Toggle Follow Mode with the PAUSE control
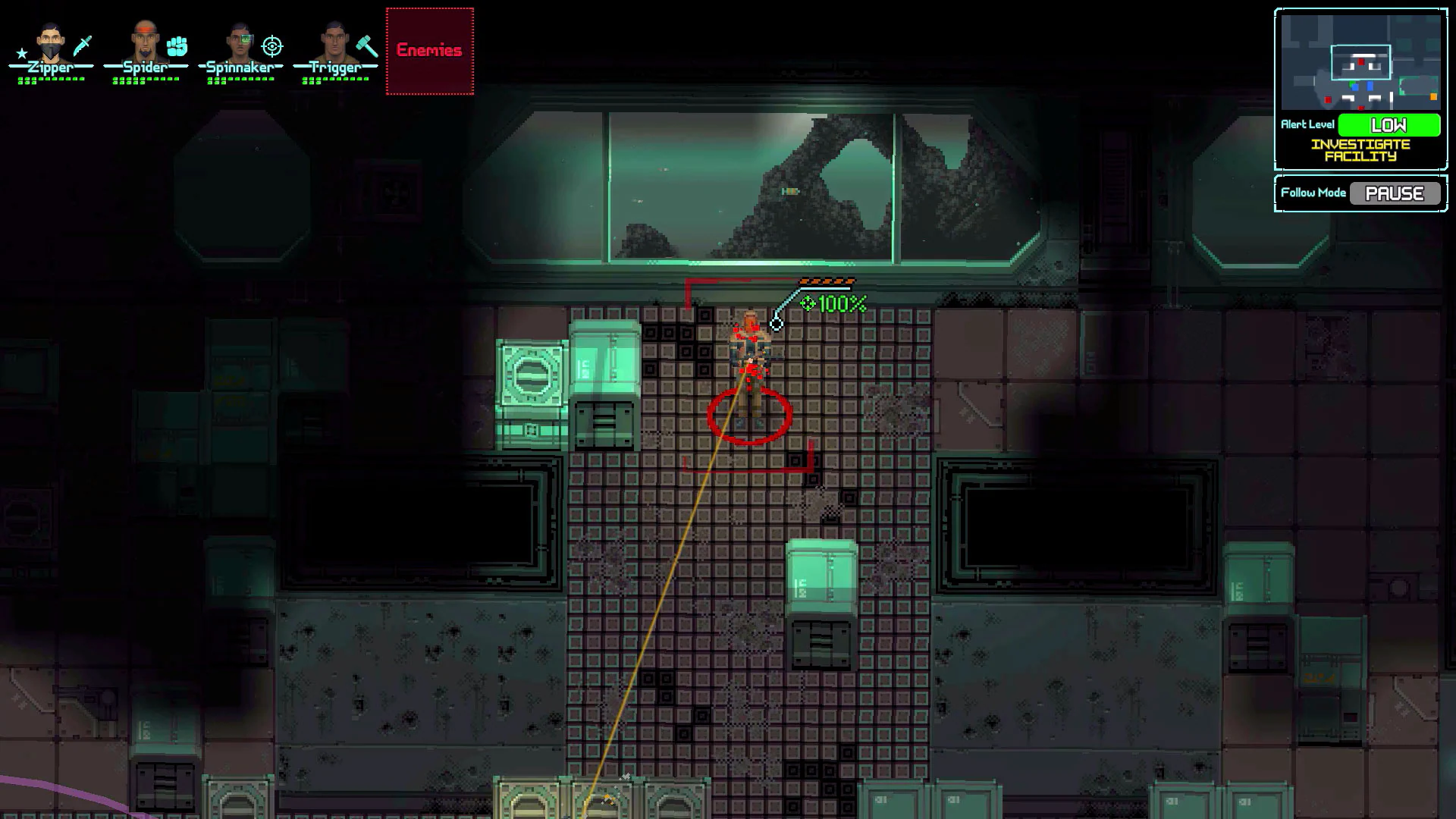 (1395, 193)
